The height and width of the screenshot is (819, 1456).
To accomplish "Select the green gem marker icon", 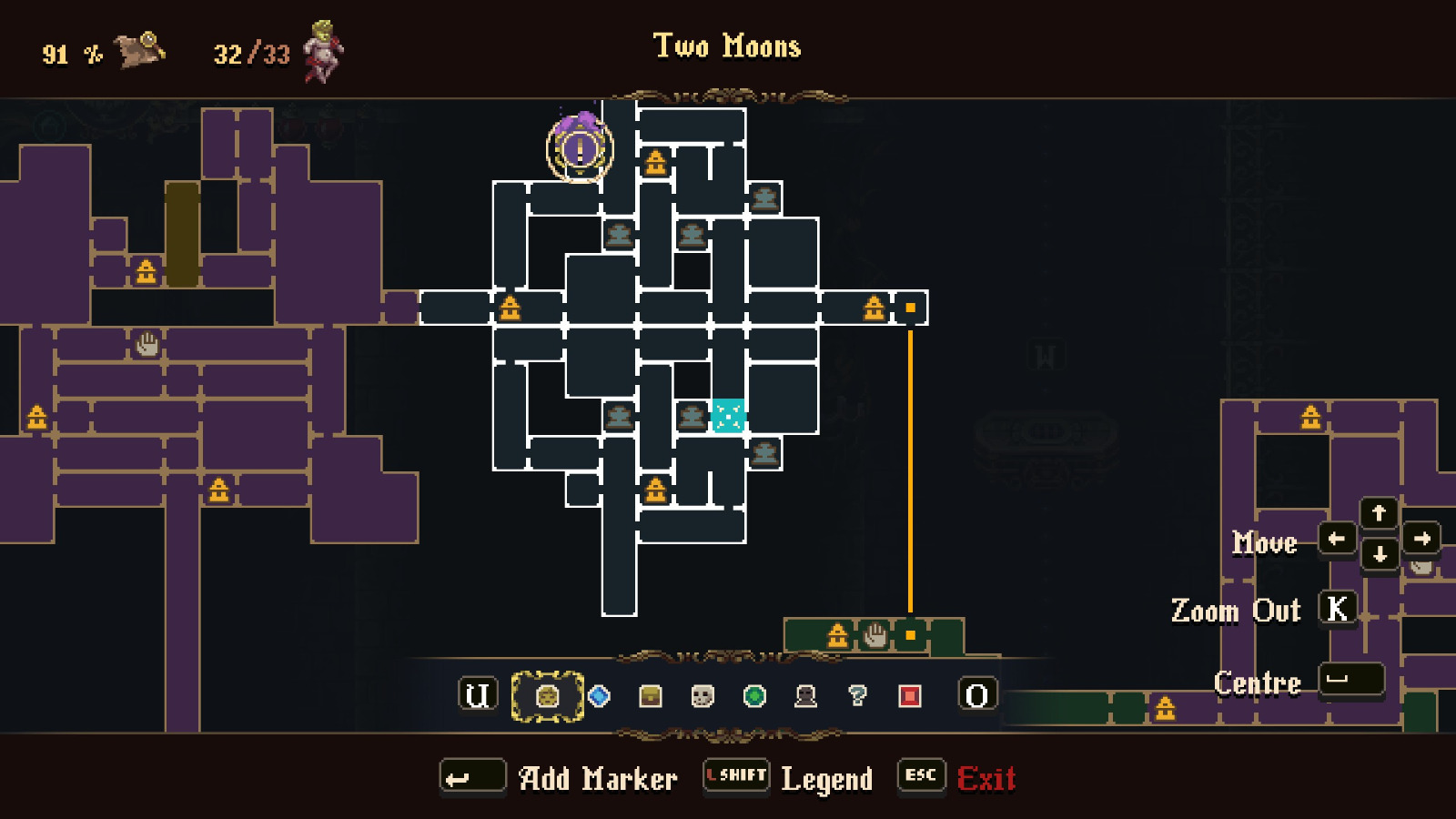I will coord(755,694).
